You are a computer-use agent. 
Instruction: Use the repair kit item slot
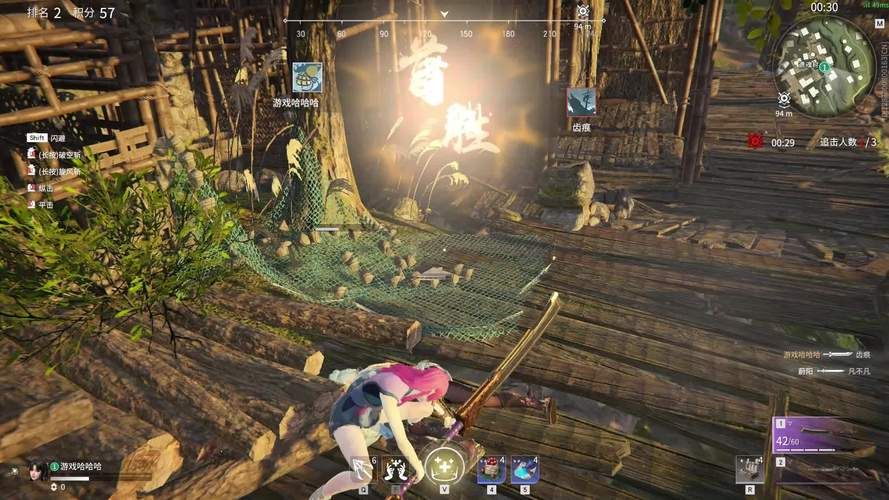point(749,468)
